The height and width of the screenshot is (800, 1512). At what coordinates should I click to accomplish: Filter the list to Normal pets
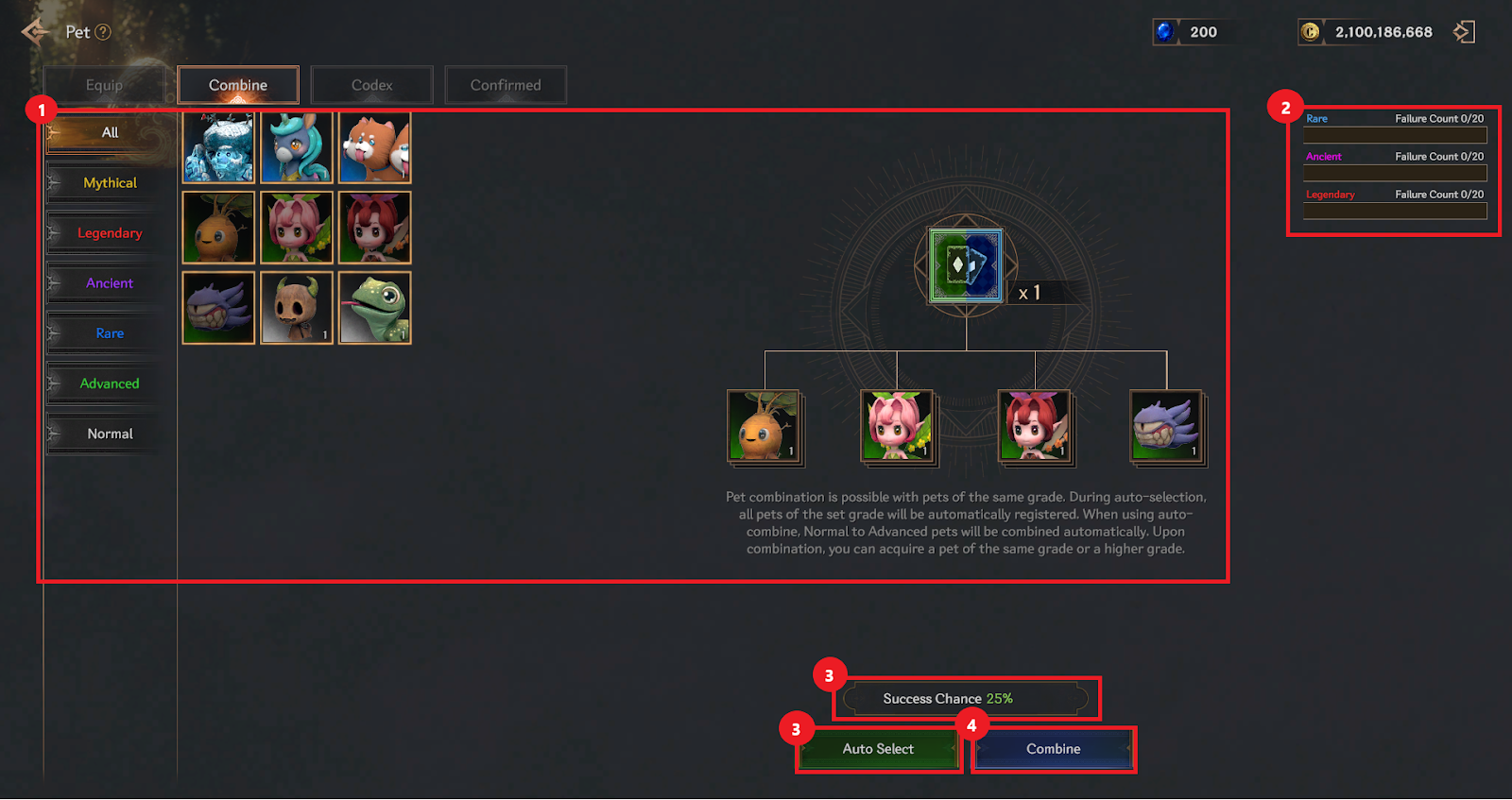(x=110, y=434)
